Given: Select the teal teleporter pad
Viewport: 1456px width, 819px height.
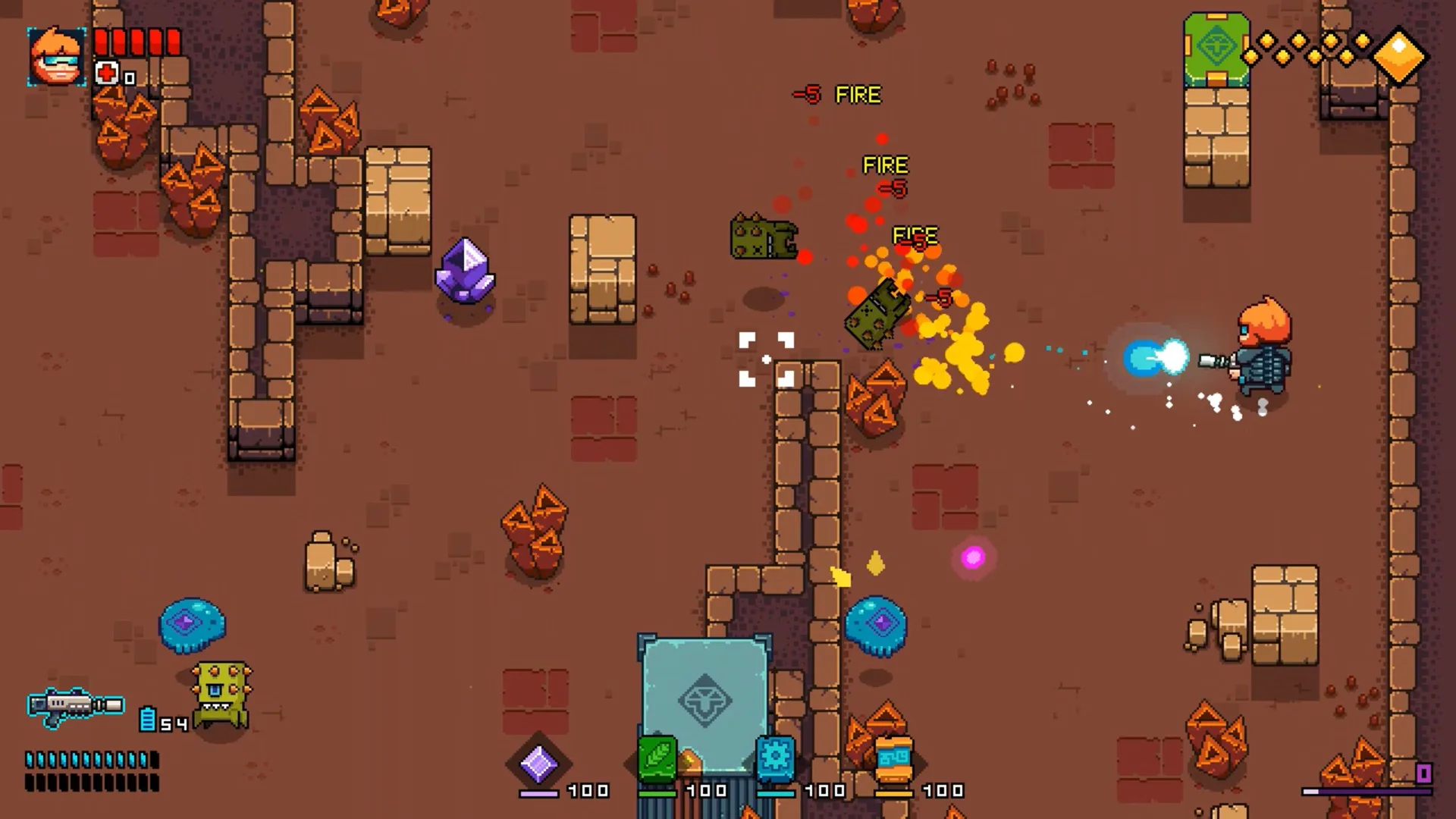Looking at the screenshot, I should pos(705,701).
